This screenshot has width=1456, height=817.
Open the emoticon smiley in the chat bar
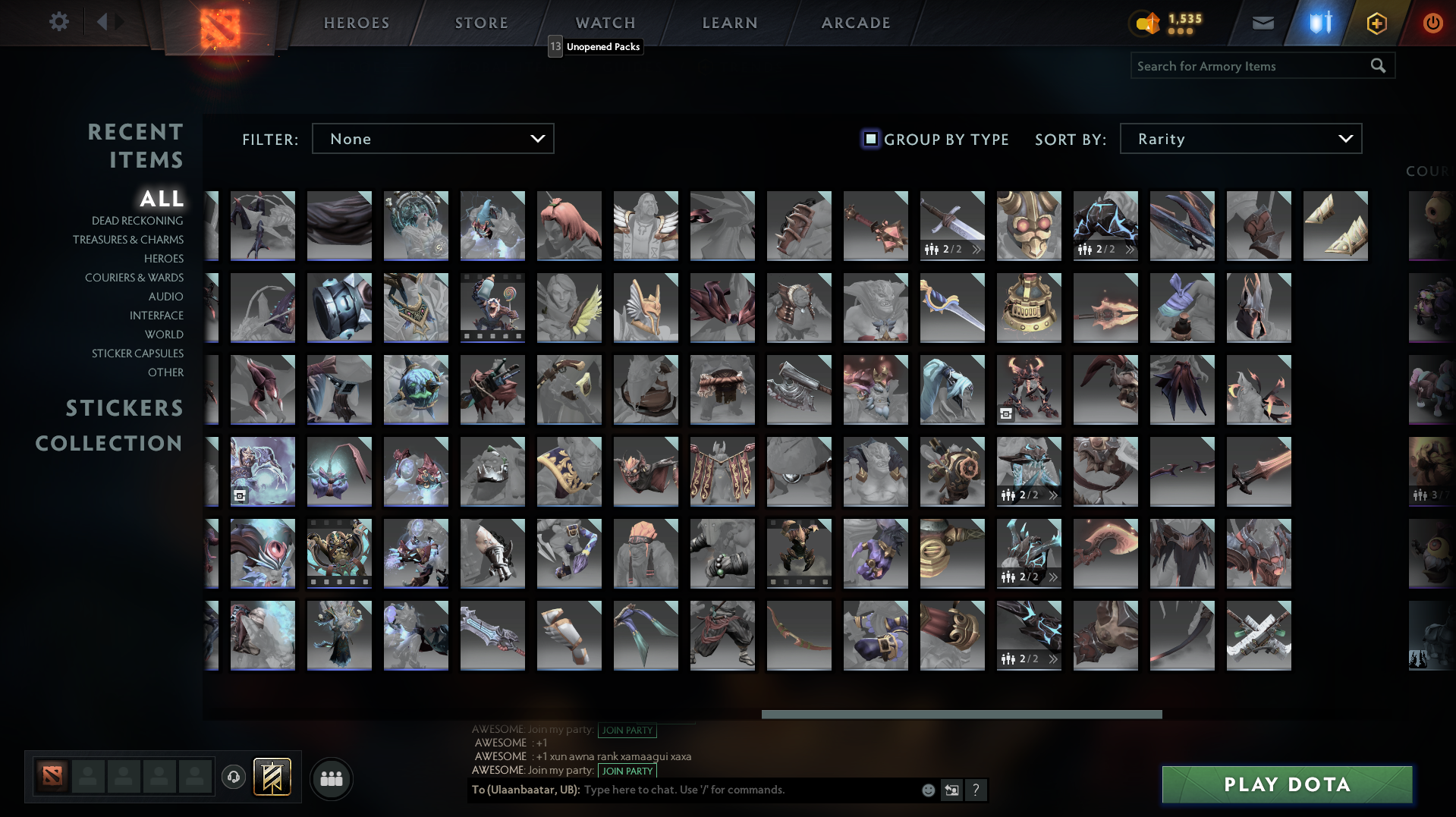tap(927, 790)
